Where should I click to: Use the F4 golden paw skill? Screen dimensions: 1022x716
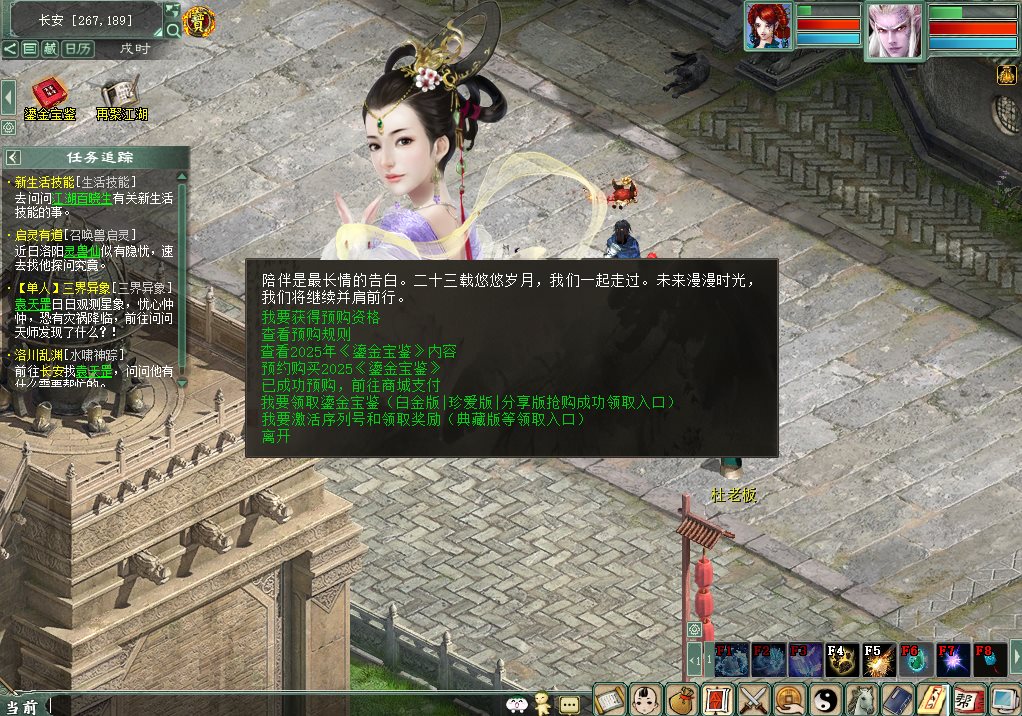[x=842, y=660]
